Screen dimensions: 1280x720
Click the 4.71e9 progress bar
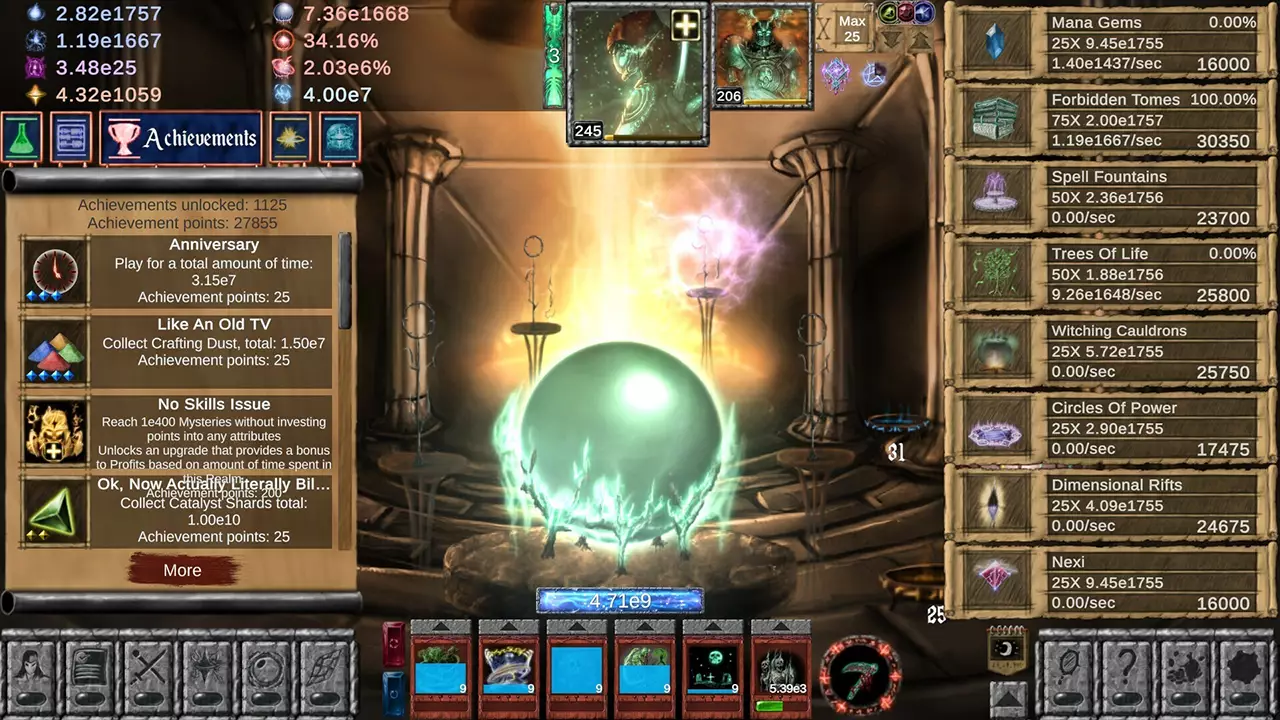coord(619,601)
